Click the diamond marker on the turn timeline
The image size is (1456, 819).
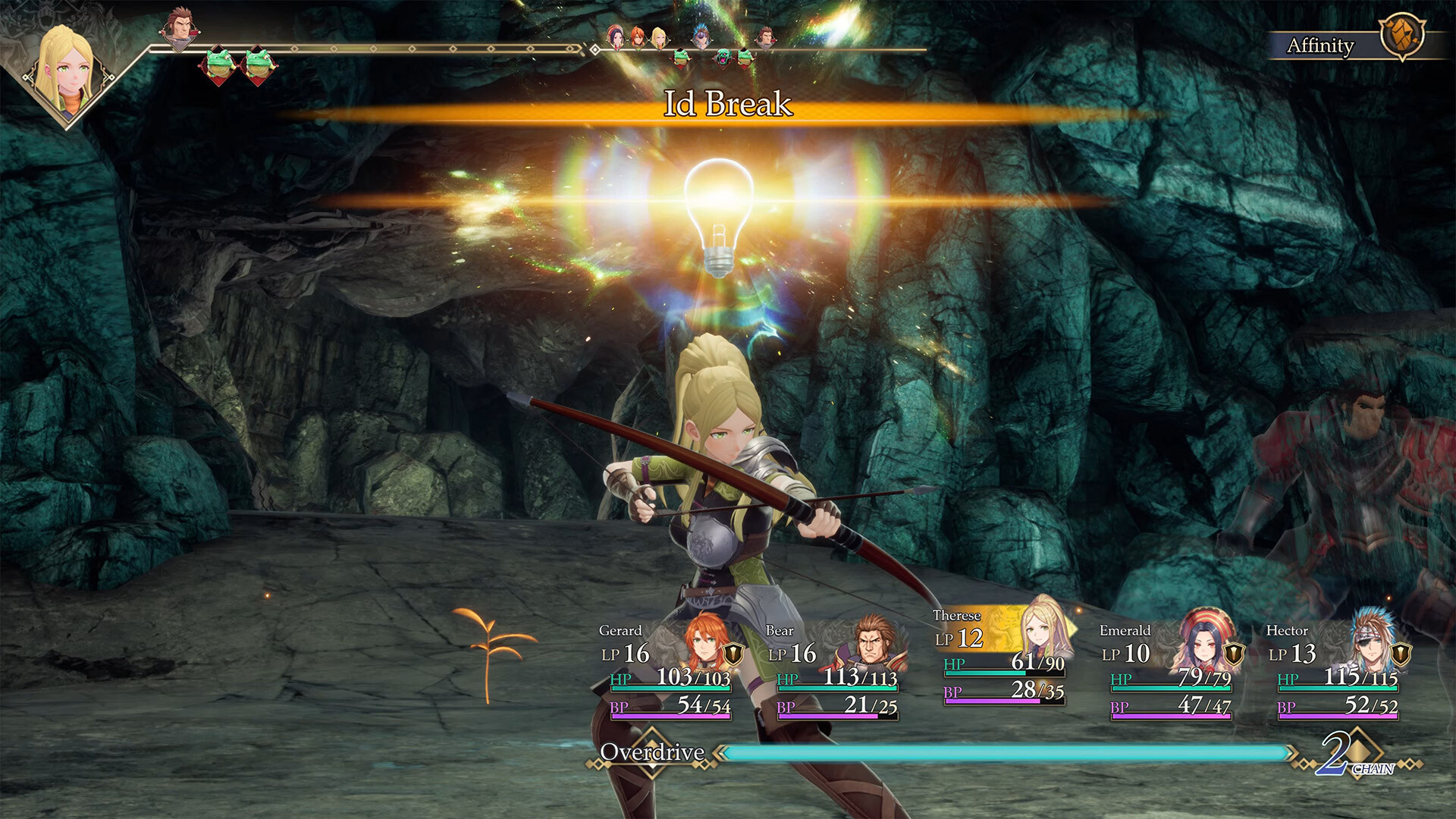(595, 50)
